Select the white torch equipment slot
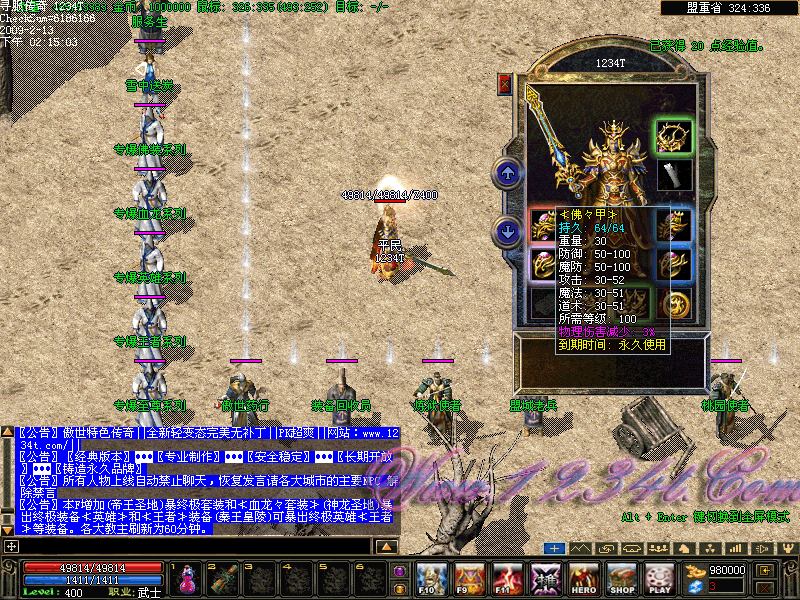 click(671, 175)
